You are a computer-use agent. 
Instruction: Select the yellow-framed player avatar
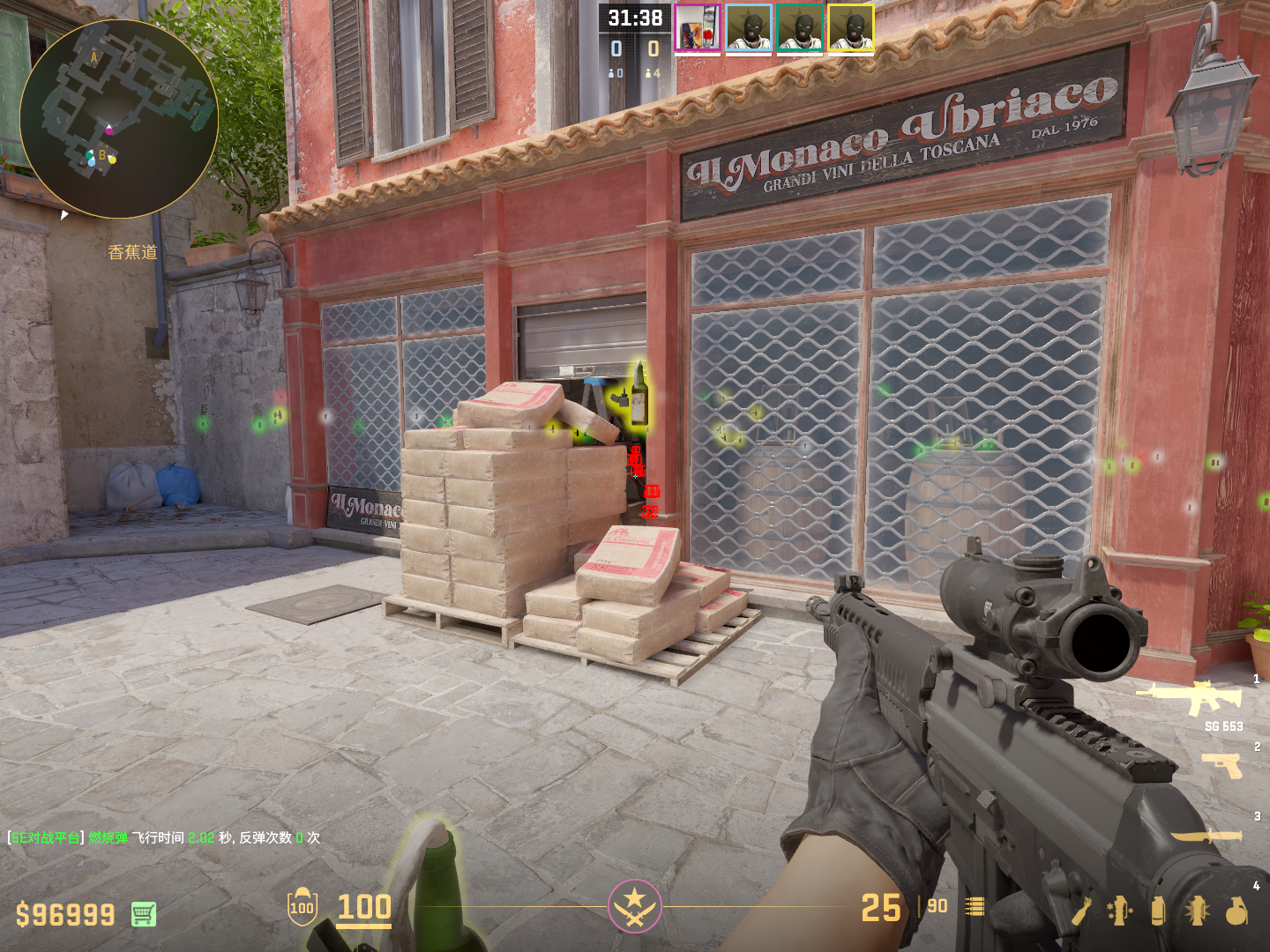(851, 29)
